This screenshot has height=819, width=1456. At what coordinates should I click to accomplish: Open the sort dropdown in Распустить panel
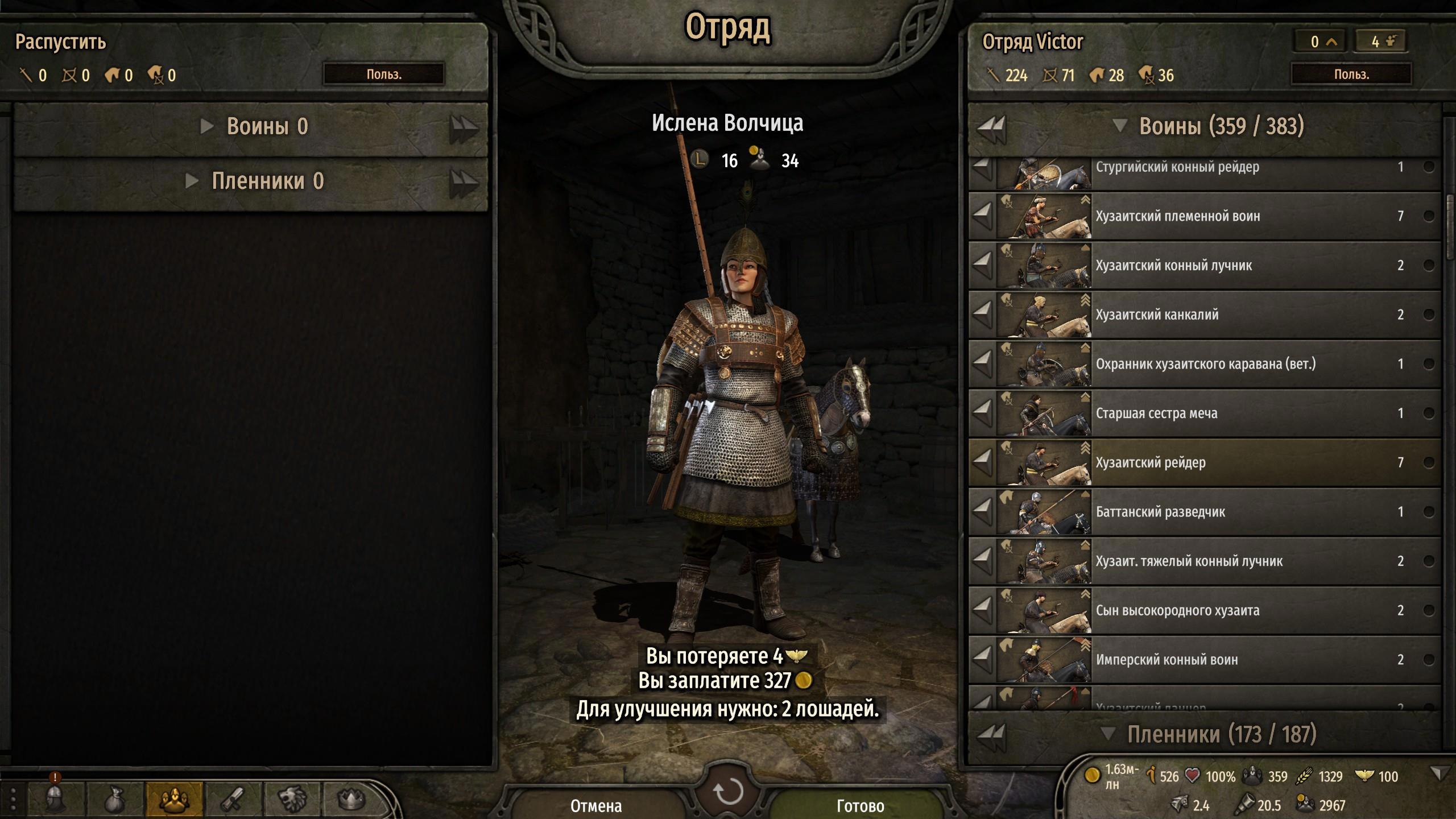(x=384, y=75)
